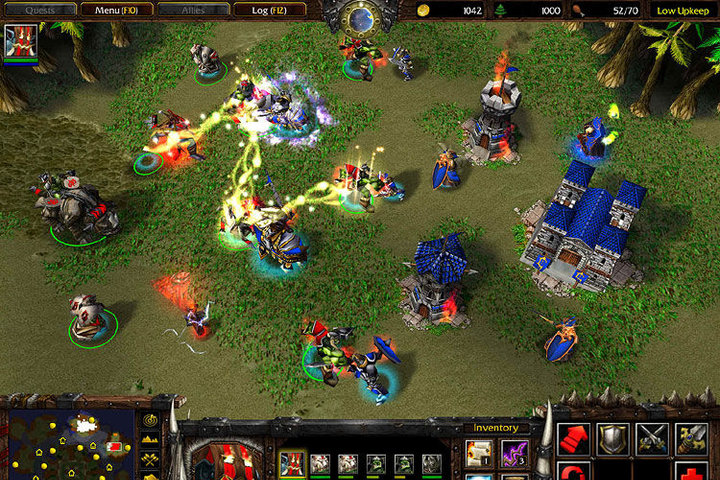Click the shield Stop command icon
The height and width of the screenshot is (480, 720).
click(613, 439)
